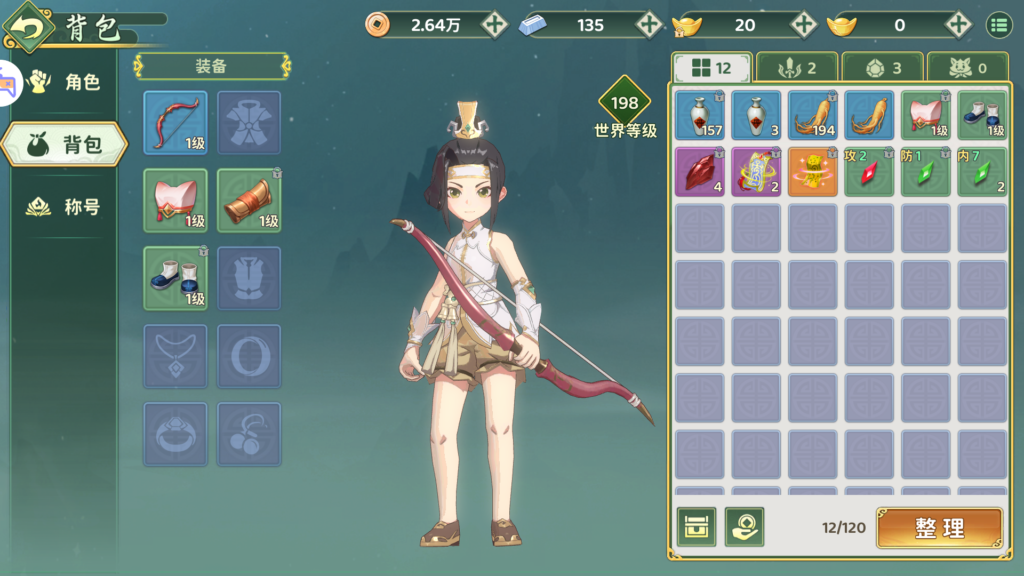Click the back arrow button

(29, 27)
